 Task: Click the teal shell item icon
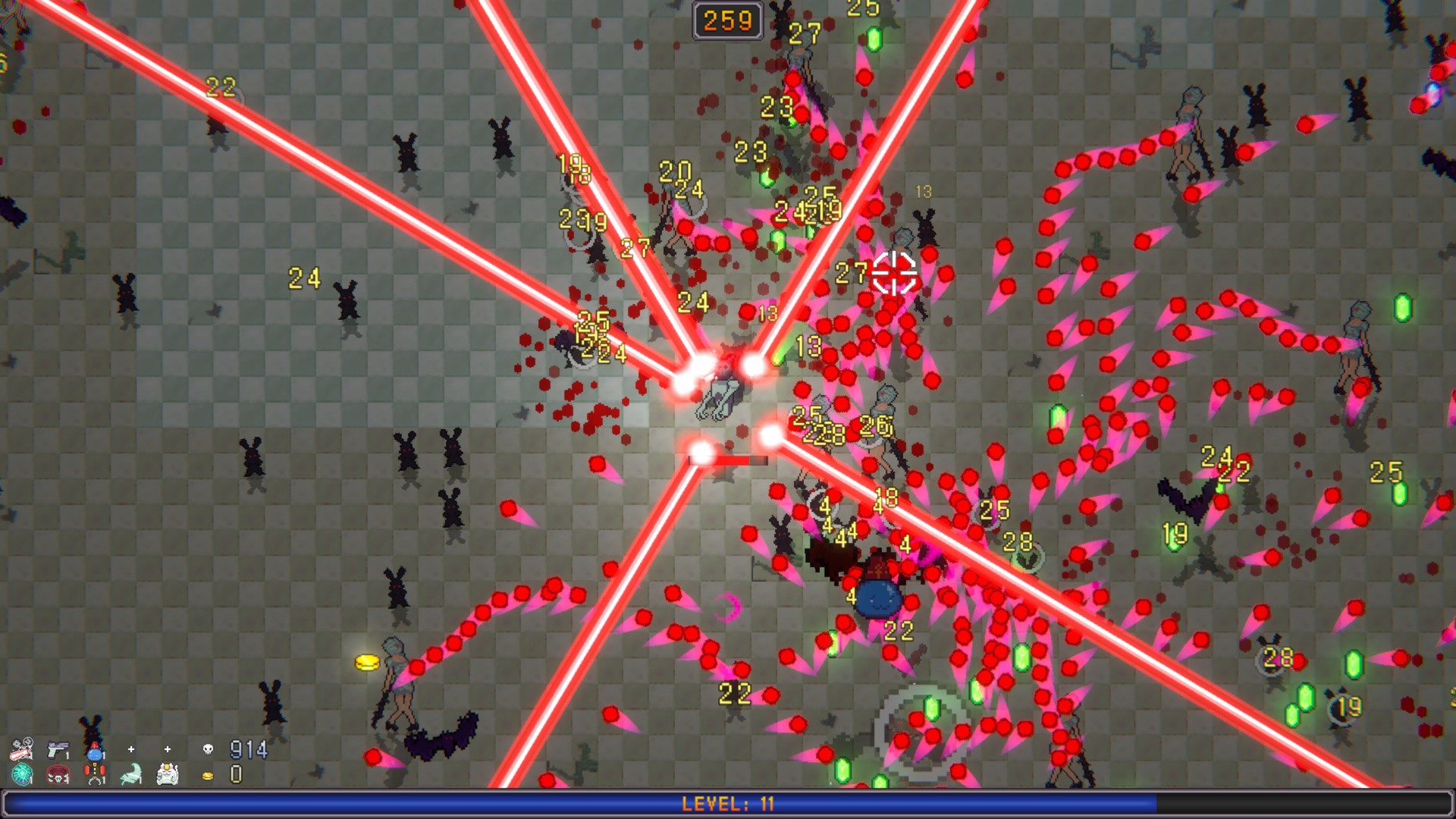point(21,774)
